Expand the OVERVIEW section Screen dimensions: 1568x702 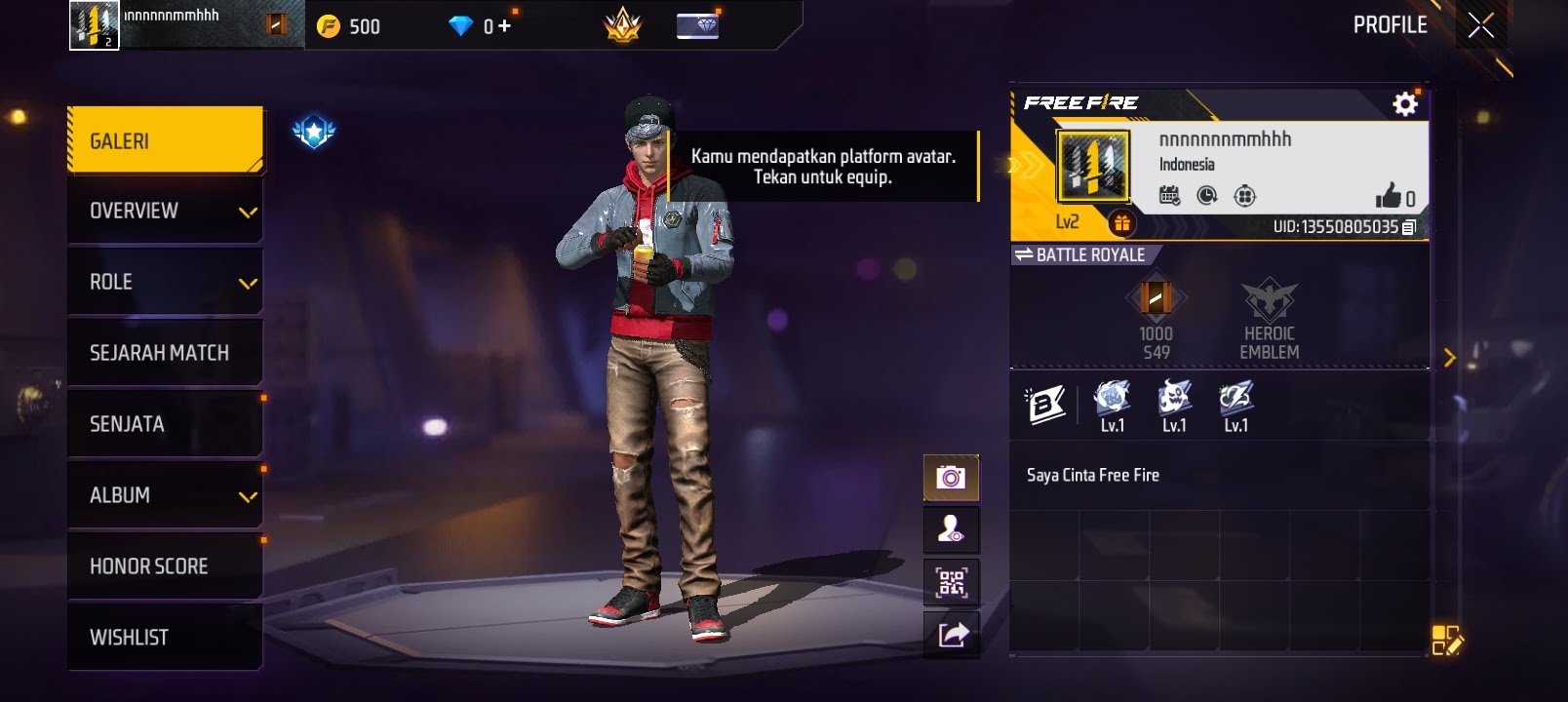pos(164,210)
